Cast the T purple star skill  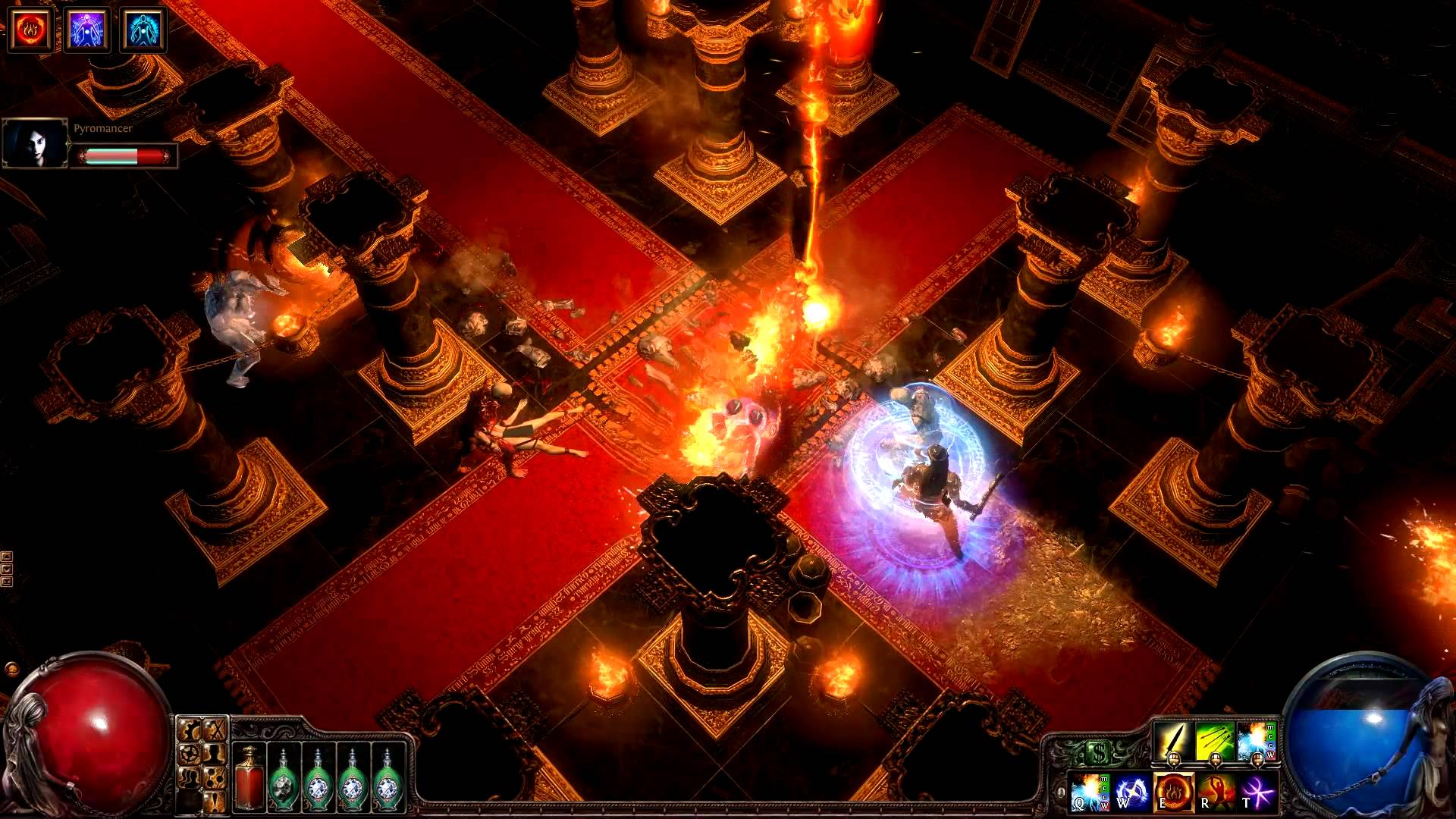pos(1257,791)
